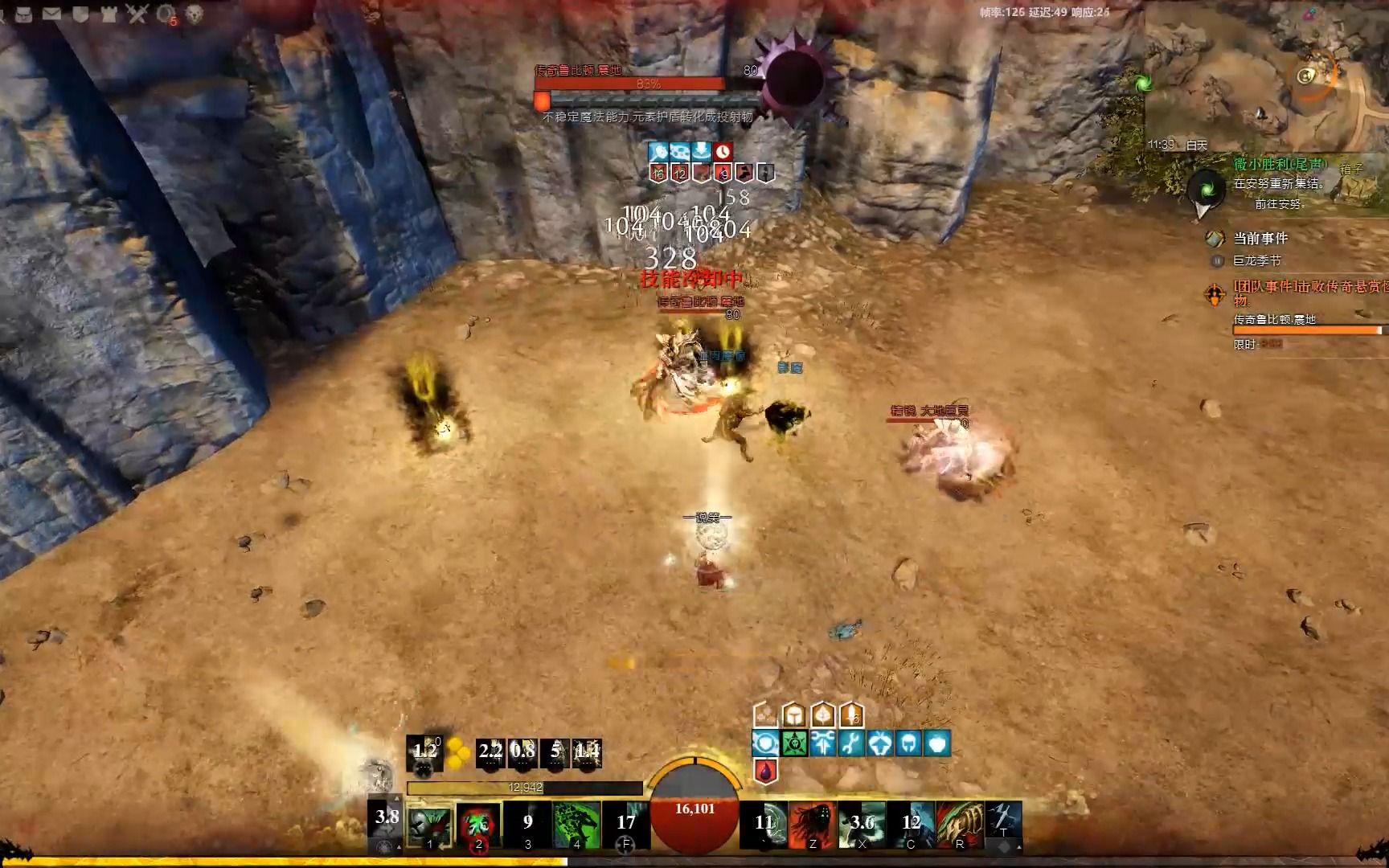Viewport: 1389px width, 868px height.
Task: Activate the utility skill bound to X
Action: 862,824
